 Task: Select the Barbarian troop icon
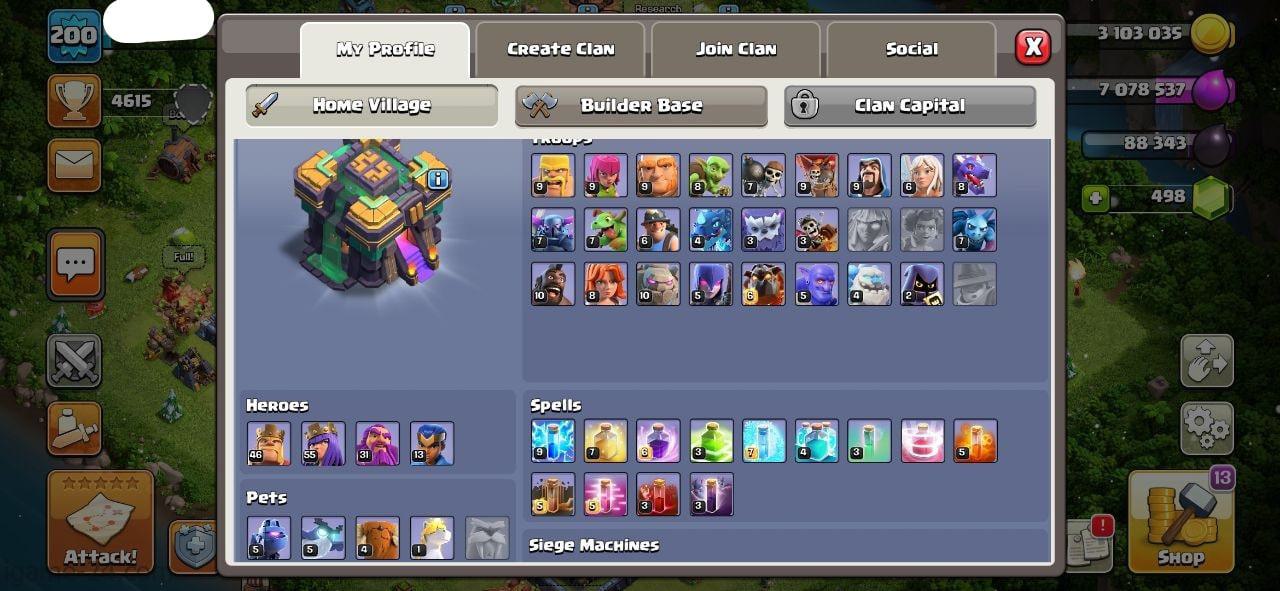[x=553, y=176]
